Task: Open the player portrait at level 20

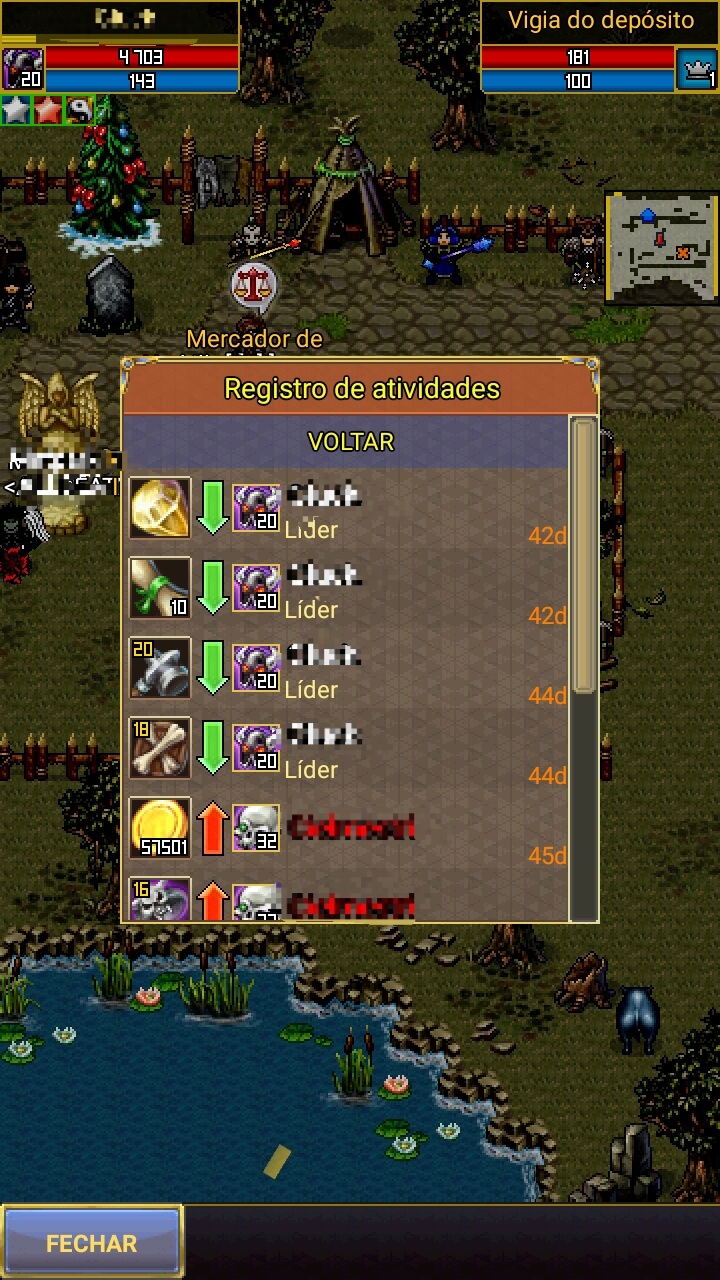Action: (x=22, y=69)
